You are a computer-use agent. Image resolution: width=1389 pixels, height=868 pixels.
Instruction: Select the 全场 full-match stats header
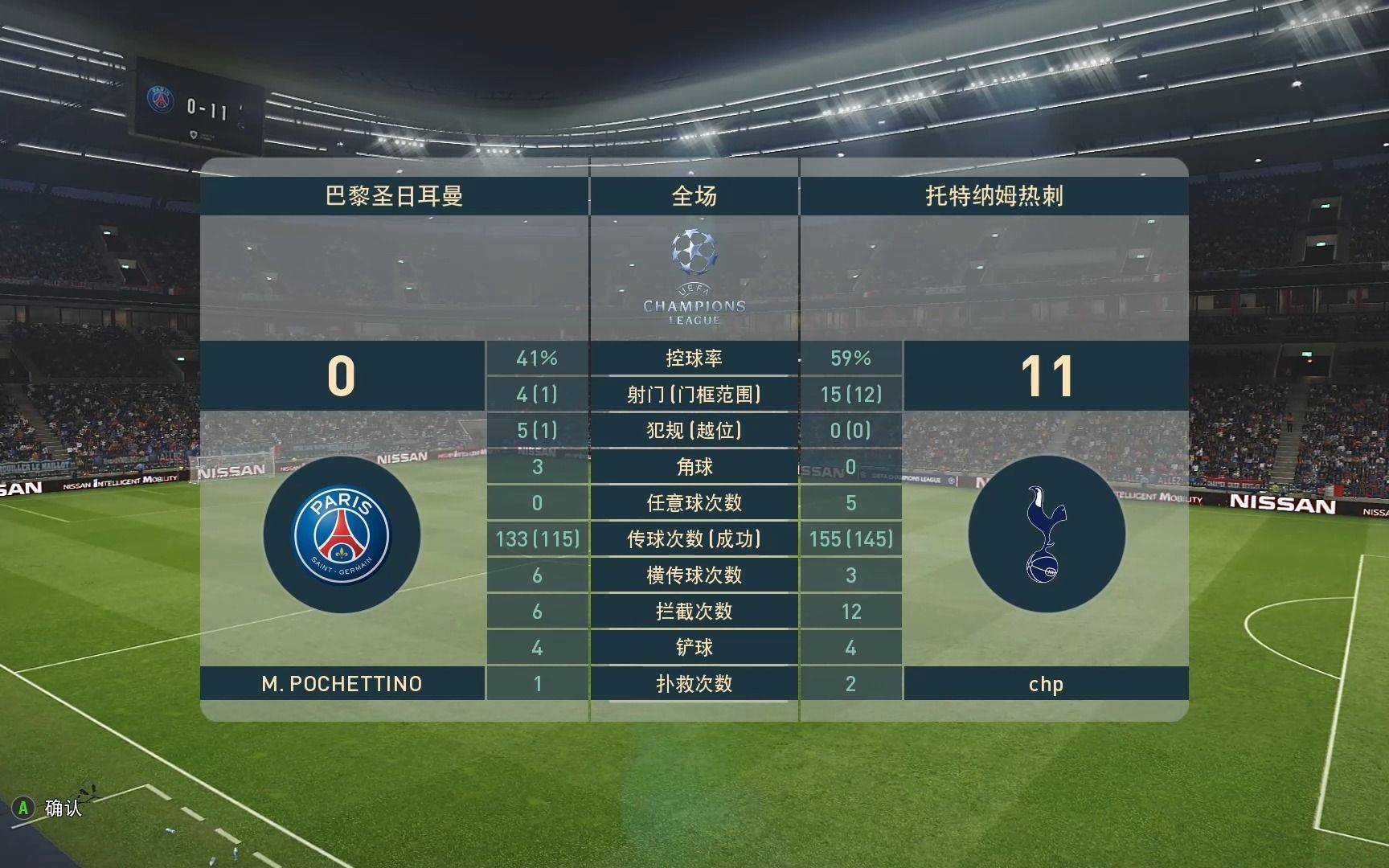pos(694,195)
